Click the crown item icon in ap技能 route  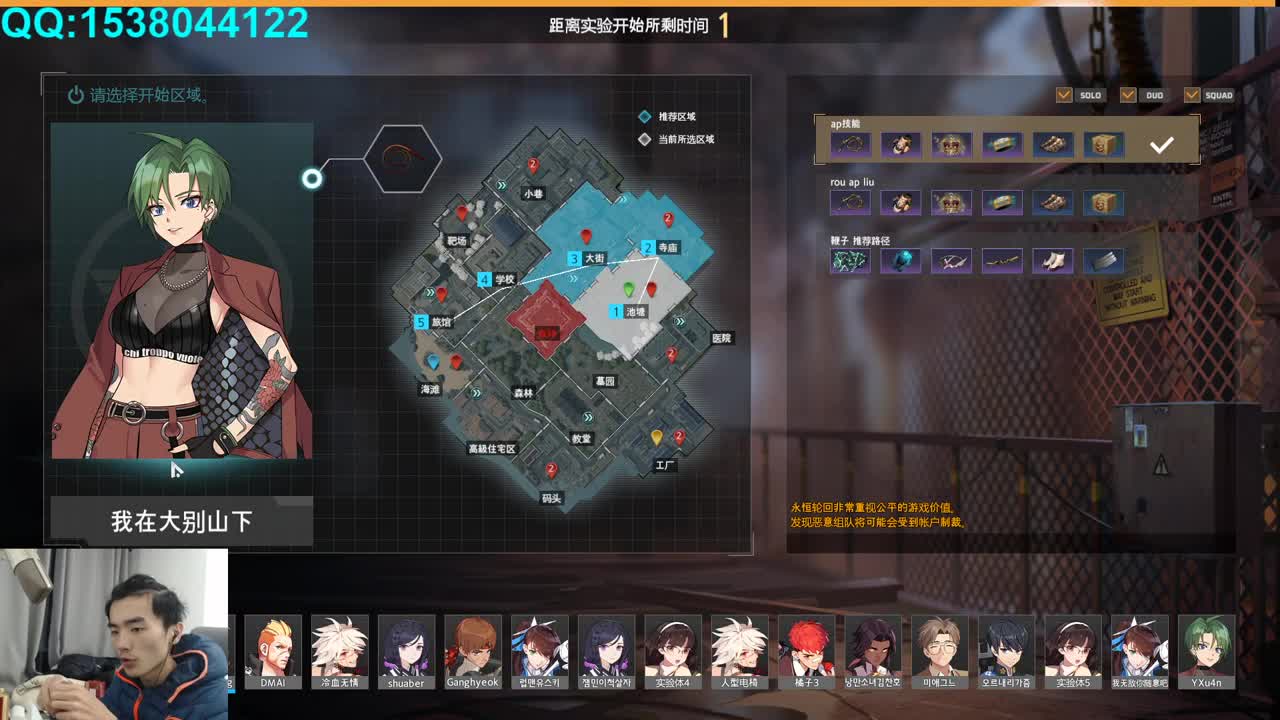pyautogui.click(x=952, y=144)
